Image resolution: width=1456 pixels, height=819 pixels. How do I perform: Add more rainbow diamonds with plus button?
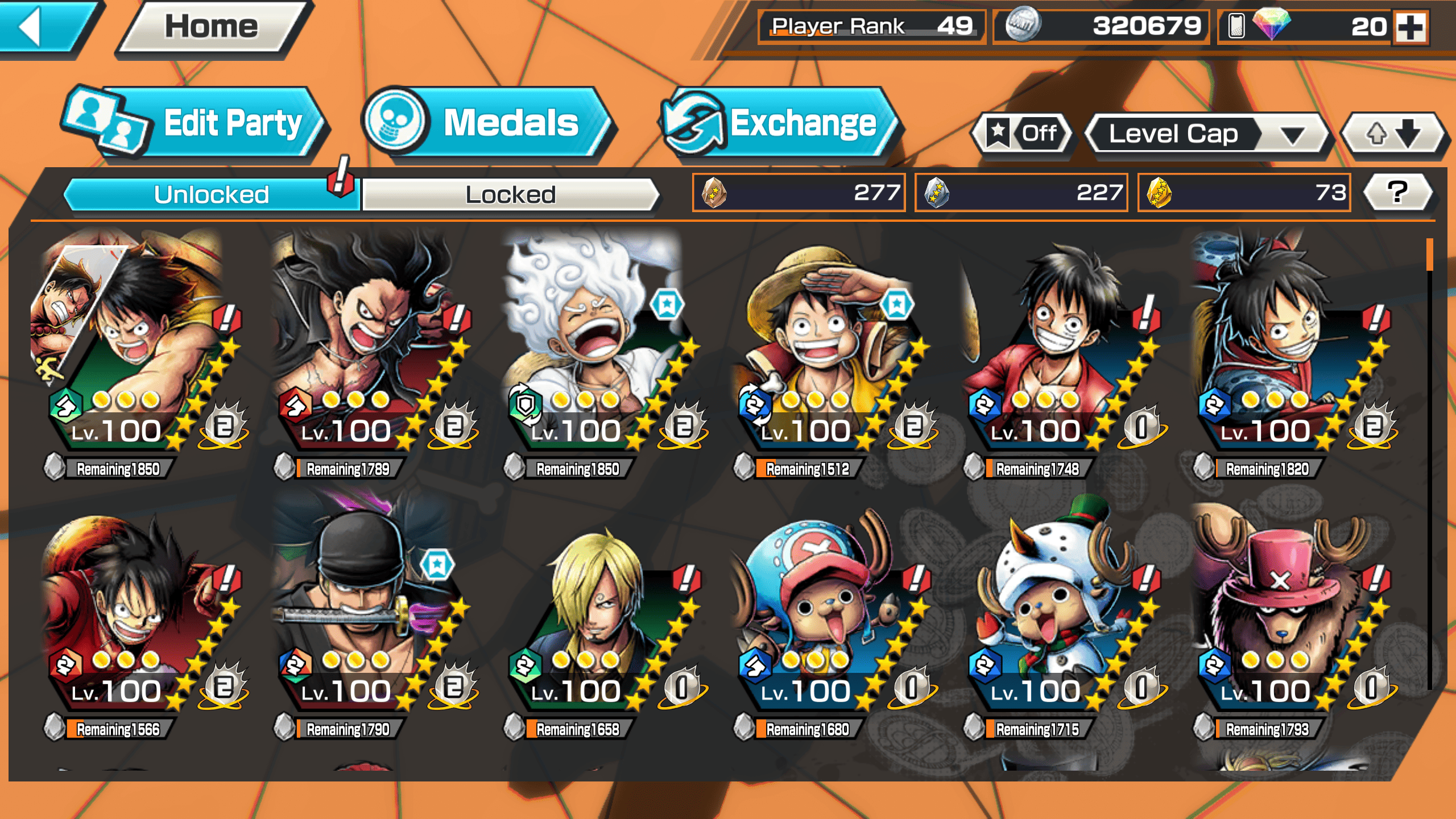coord(1411,27)
